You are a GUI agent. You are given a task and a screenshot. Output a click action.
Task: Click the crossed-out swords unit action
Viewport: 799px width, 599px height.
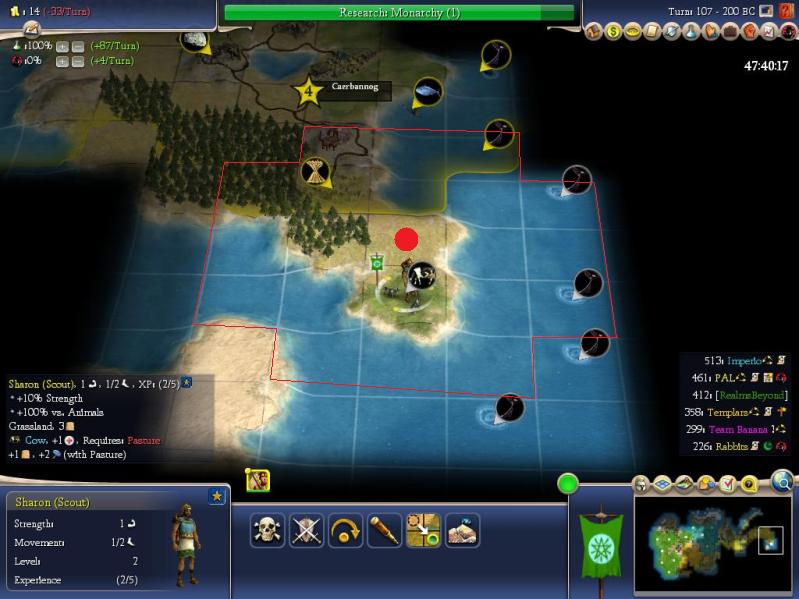point(306,530)
